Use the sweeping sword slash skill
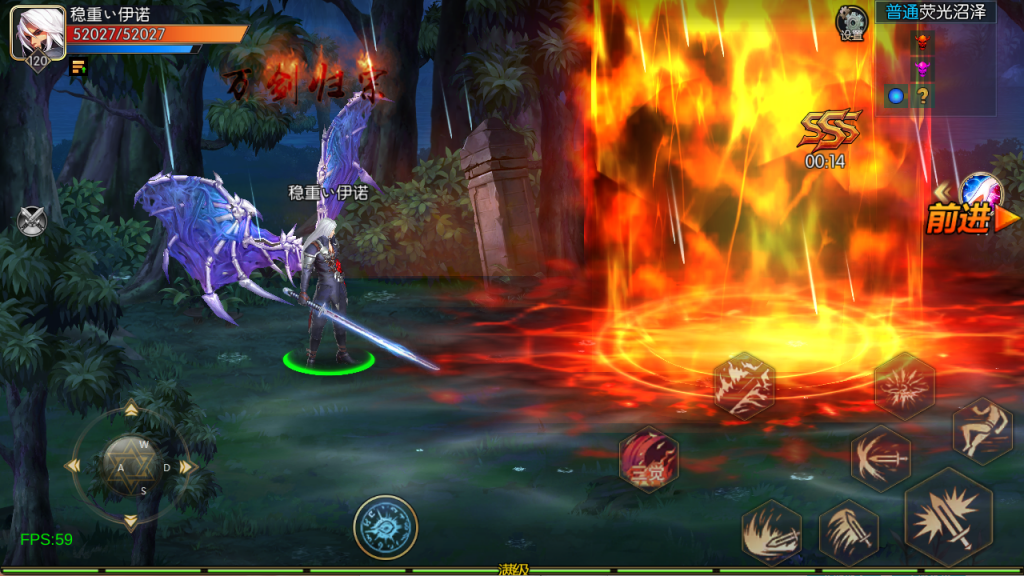 coord(849,532)
